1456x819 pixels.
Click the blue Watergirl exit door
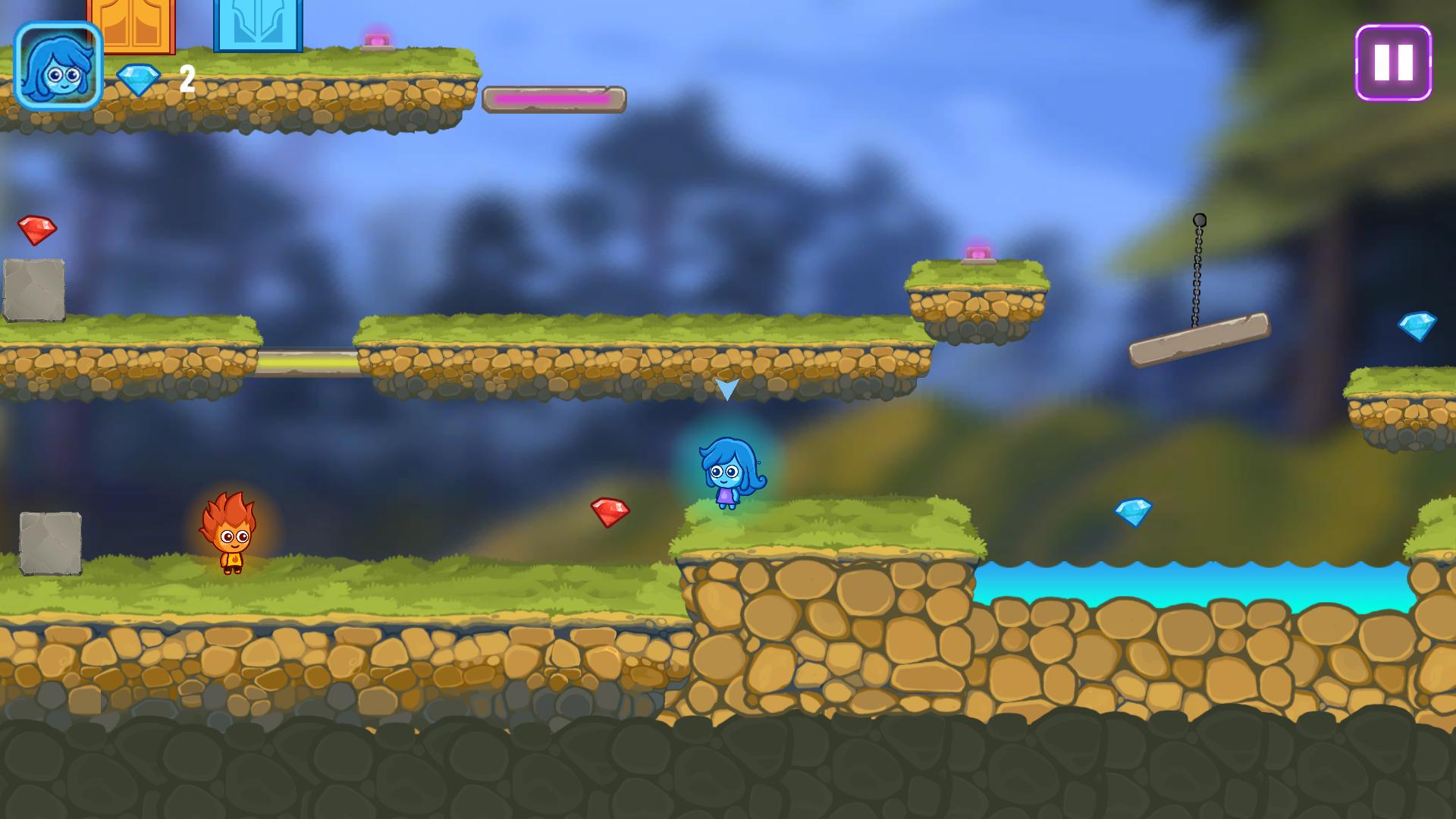coord(258,27)
